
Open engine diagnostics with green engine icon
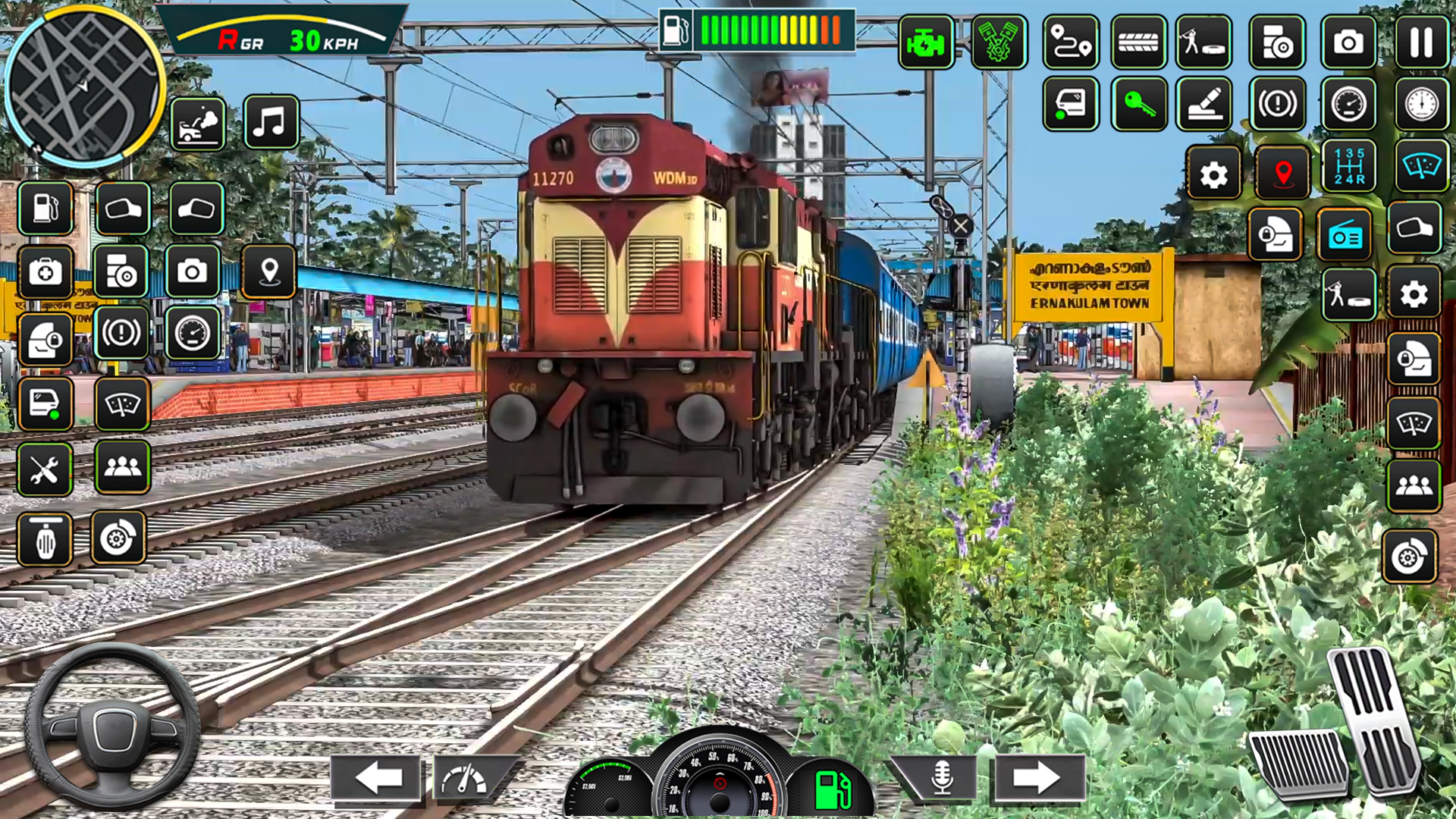point(926,43)
